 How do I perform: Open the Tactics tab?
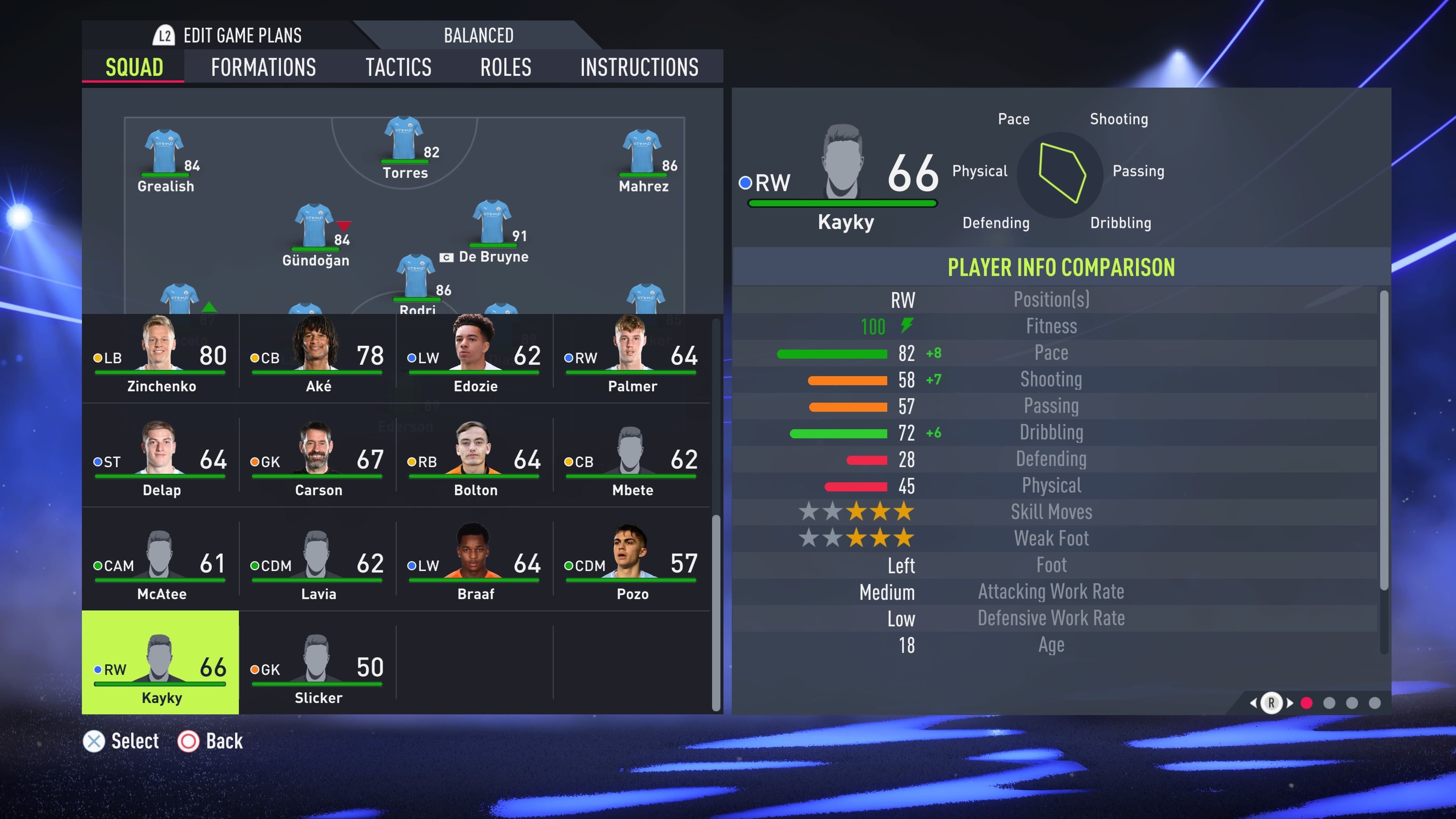[x=398, y=67]
